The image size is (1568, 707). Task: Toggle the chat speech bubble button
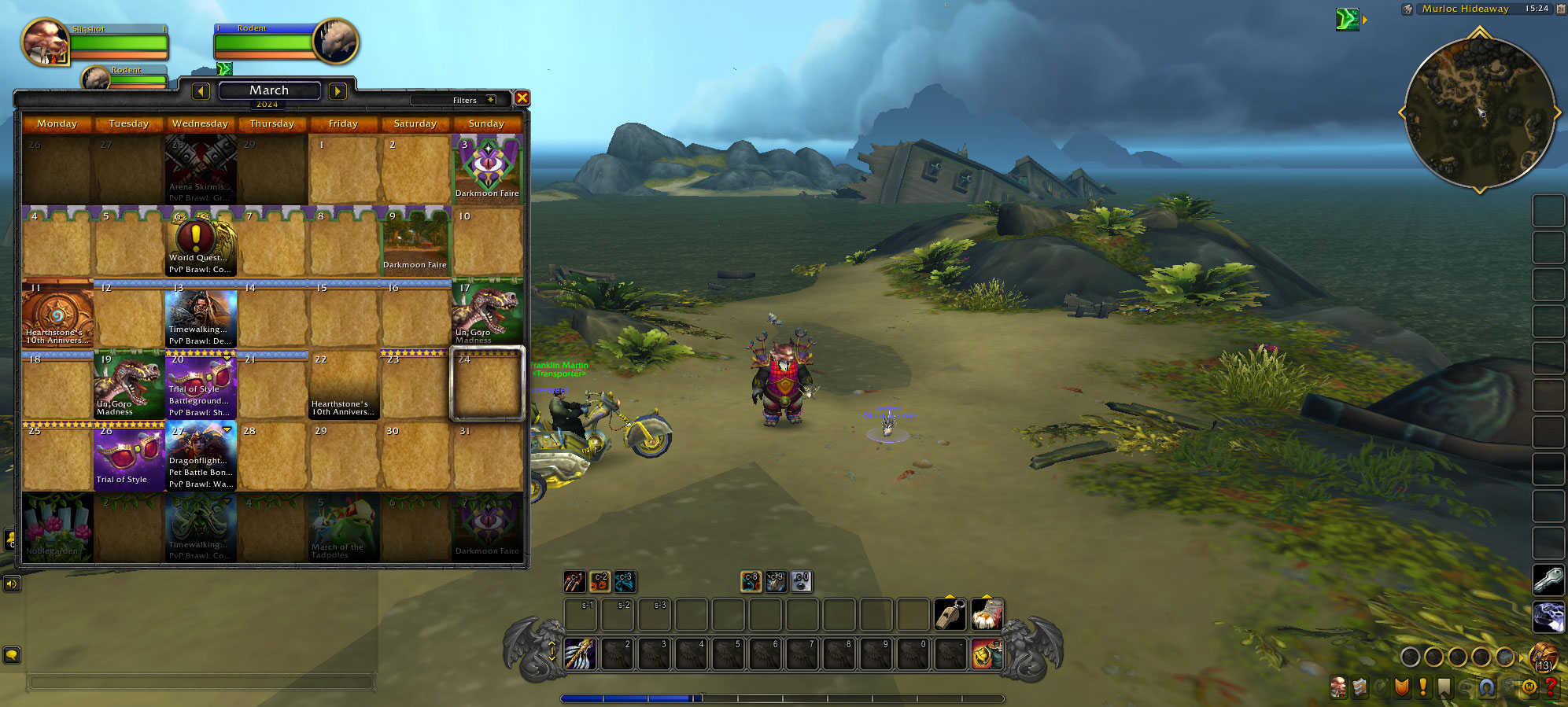[11, 654]
